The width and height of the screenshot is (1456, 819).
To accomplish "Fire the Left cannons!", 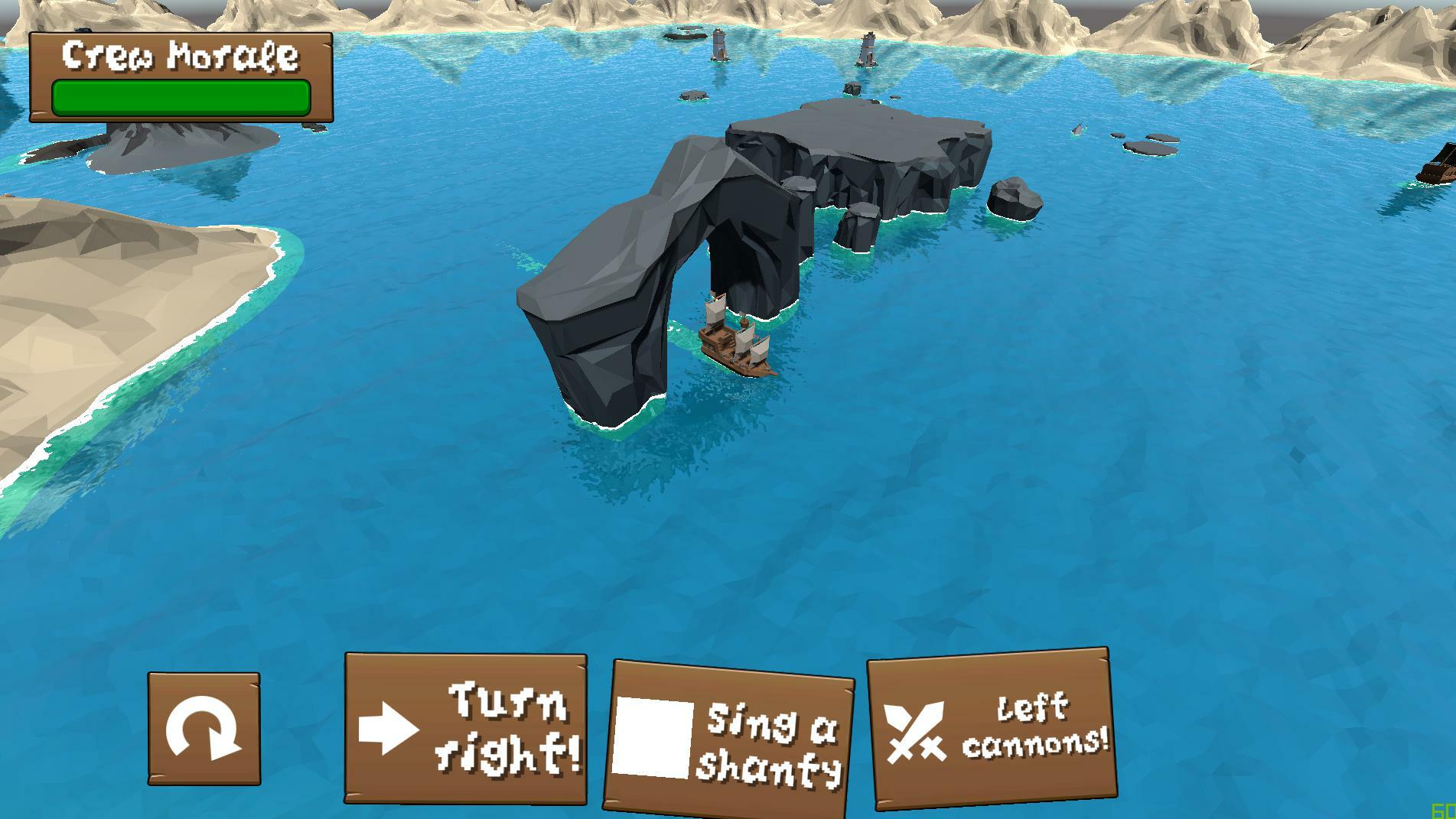I will (x=991, y=729).
